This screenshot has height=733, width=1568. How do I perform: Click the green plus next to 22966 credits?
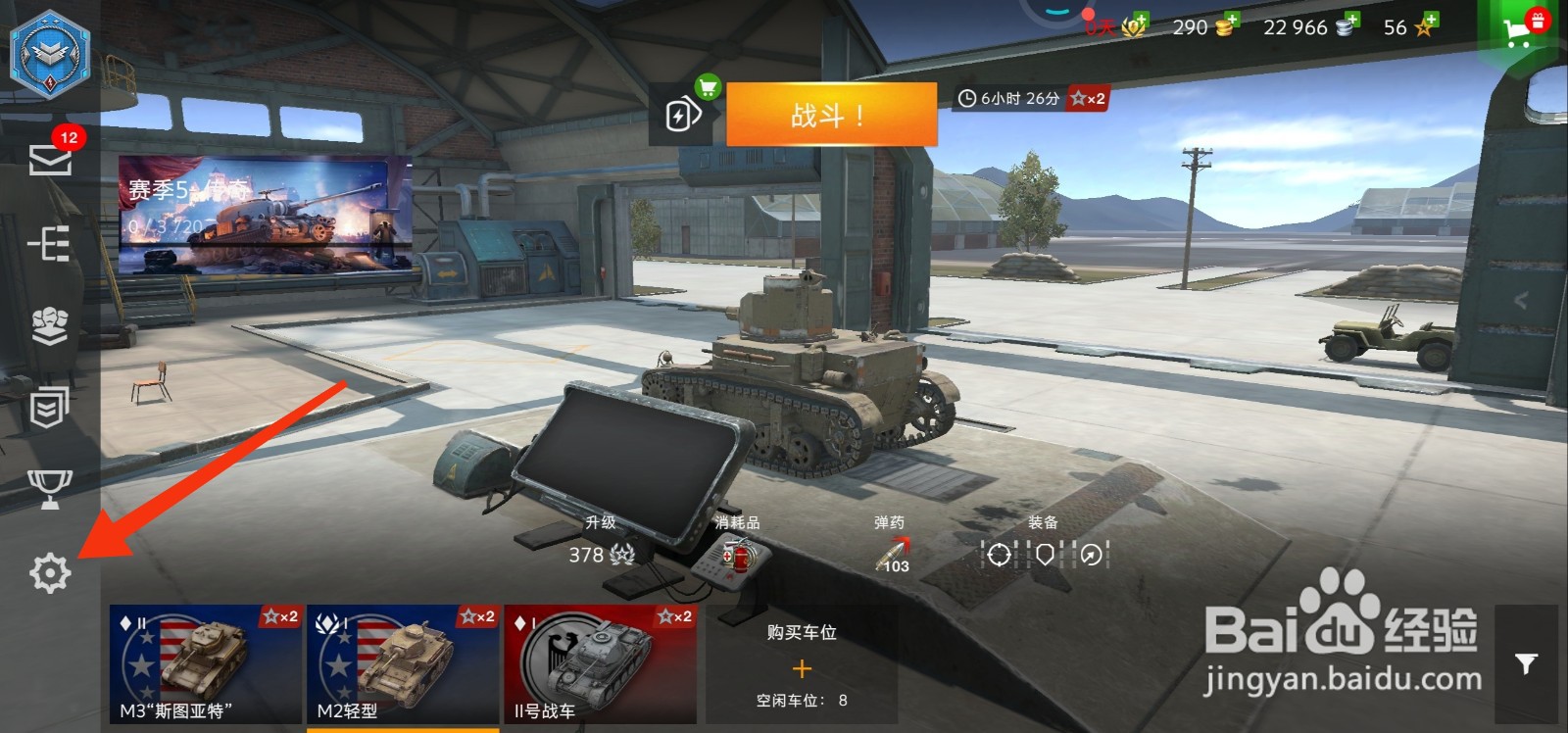coord(1350,20)
